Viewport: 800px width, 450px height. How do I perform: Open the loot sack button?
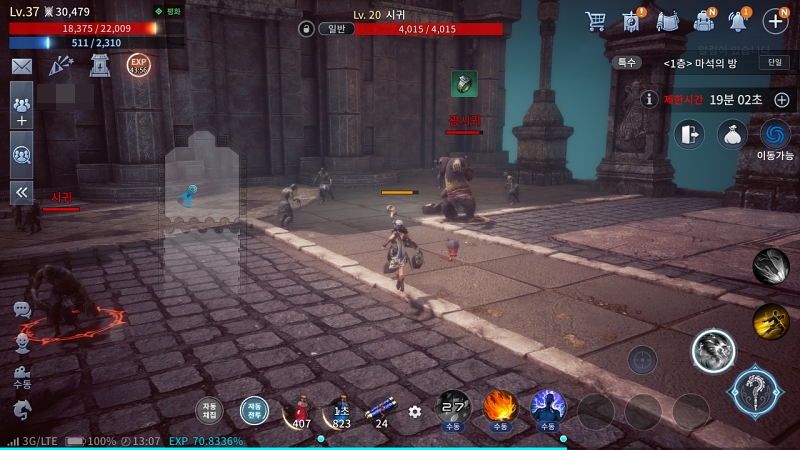point(732,134)
